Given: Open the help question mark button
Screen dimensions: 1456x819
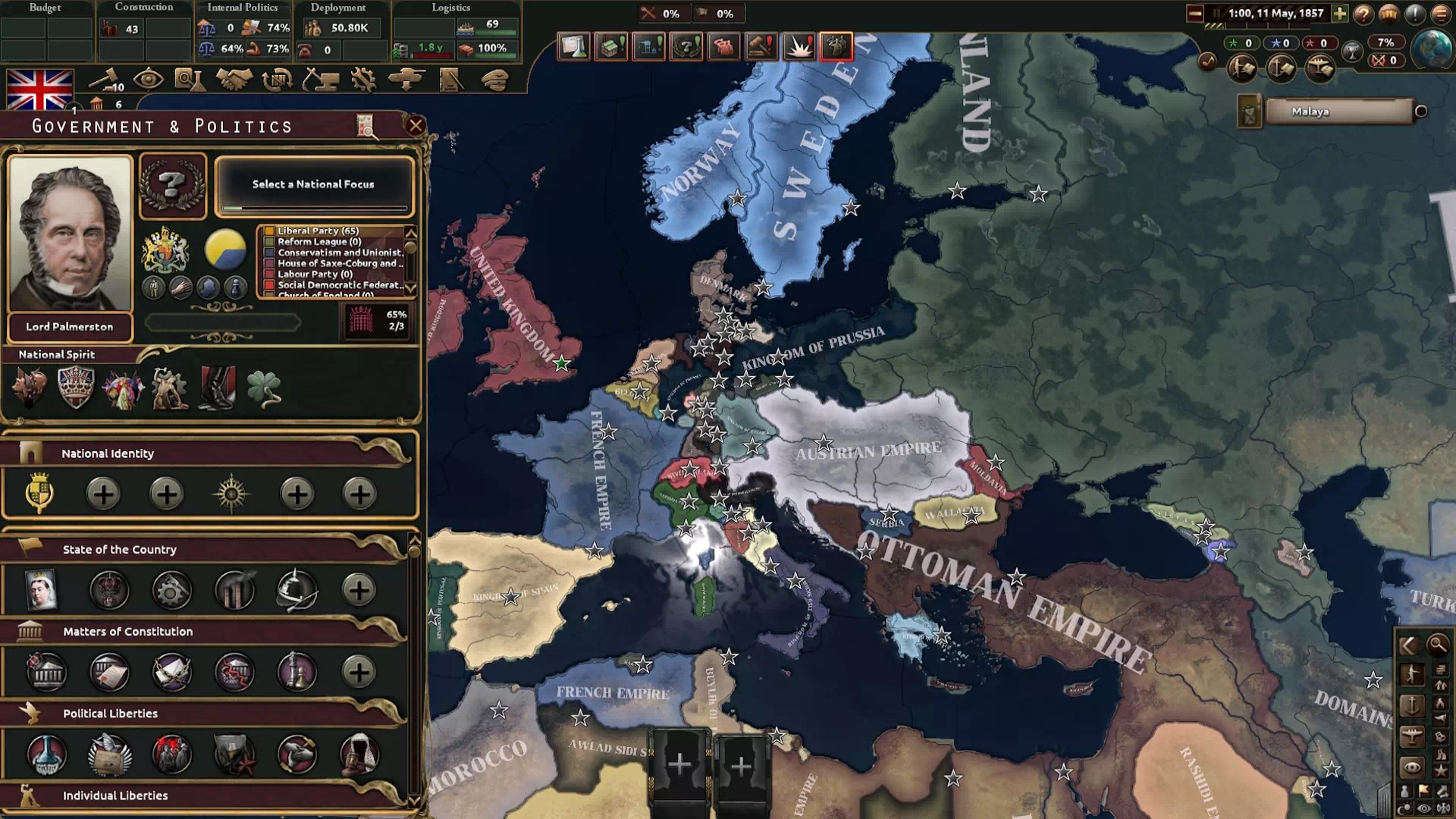Looking at the screenshot, I should click(1363, 14).
